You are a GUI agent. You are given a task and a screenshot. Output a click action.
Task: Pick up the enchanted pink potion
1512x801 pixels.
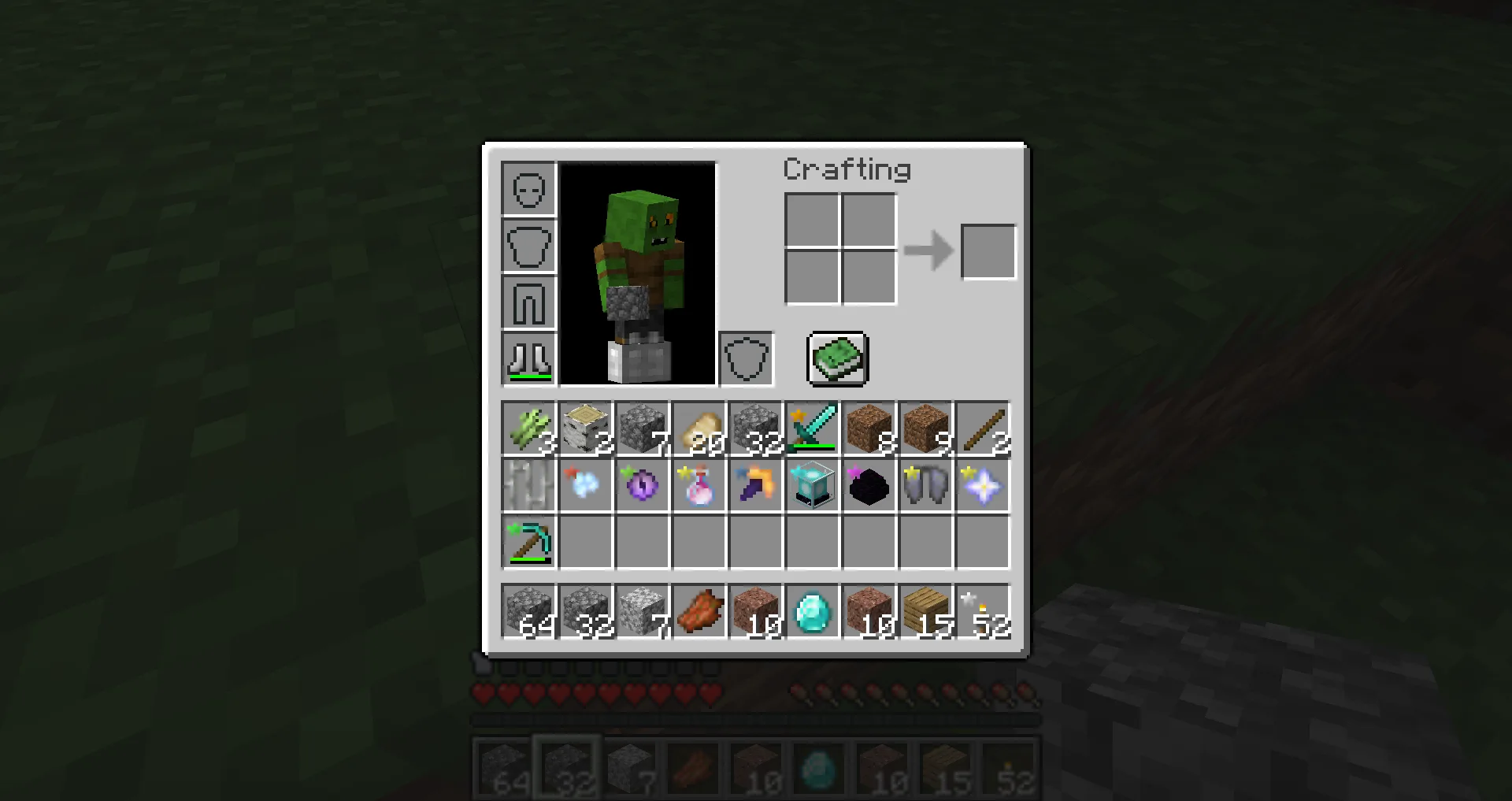699,484
